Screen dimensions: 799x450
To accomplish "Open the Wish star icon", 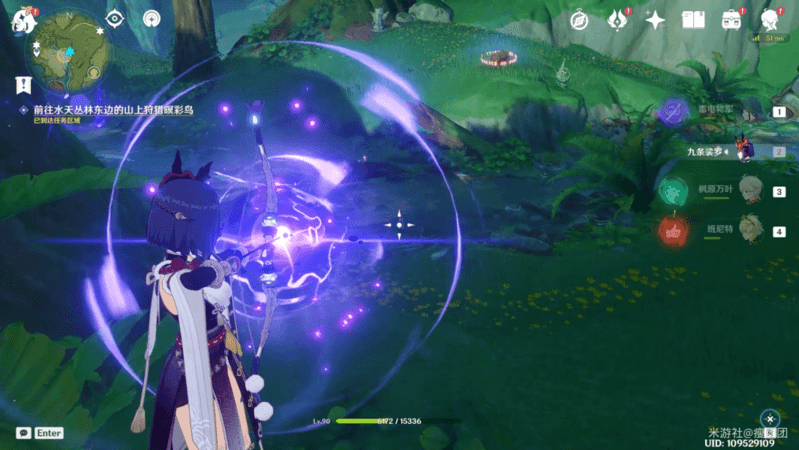I will tap(655, 20).
